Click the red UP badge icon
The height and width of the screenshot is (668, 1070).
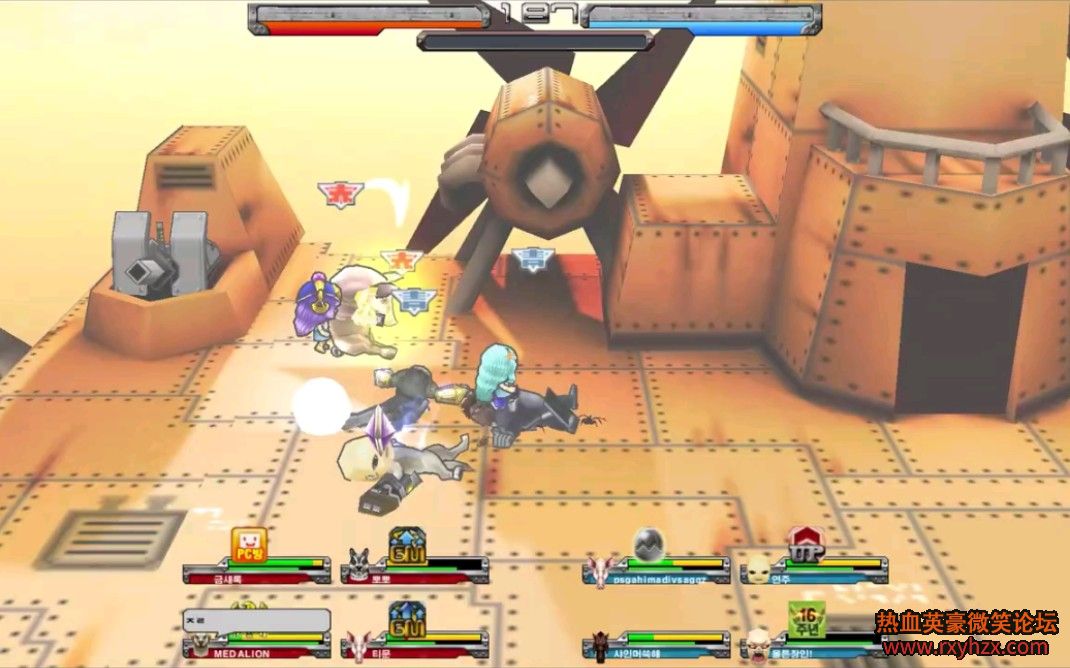pos(804,543)
